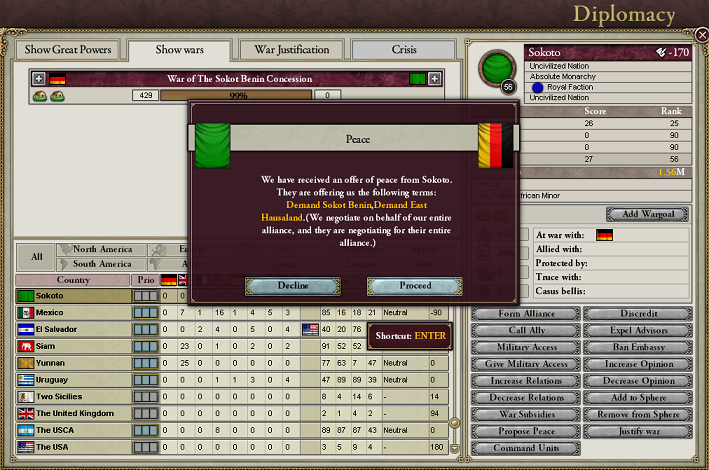Screen dimensions: 709x470
Task: Close the Diplomacy window
Action: tap(701, 36)
